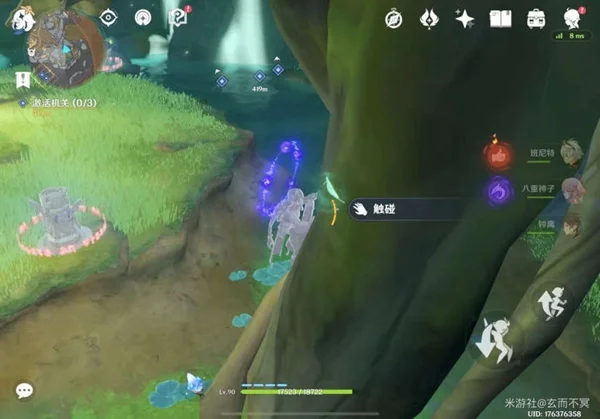Toggle the elemental sight eye icon
This screenshot has width=600, height=419.
tap(109, 18)
